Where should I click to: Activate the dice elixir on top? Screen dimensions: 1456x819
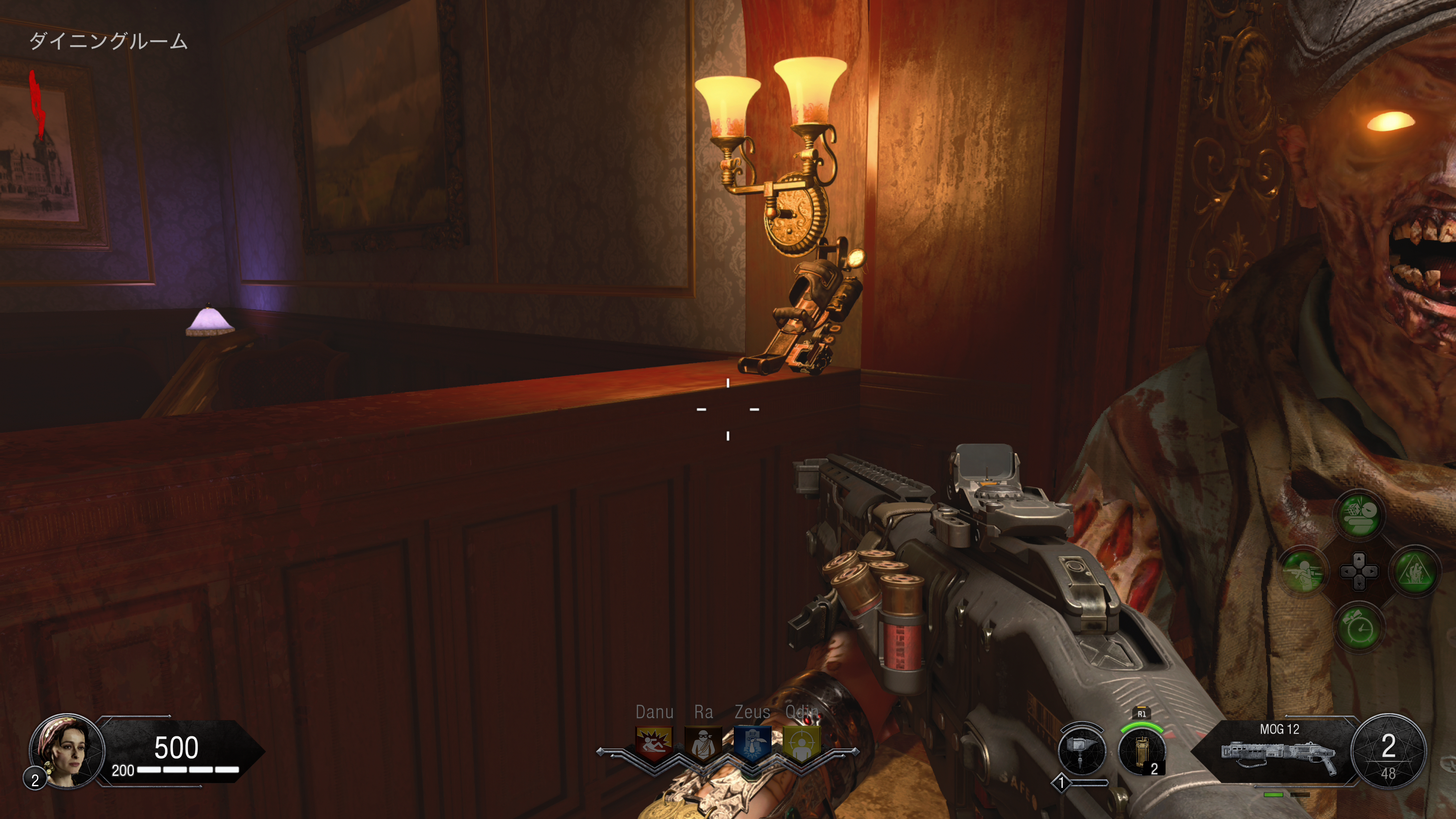tap(1359, 515)
